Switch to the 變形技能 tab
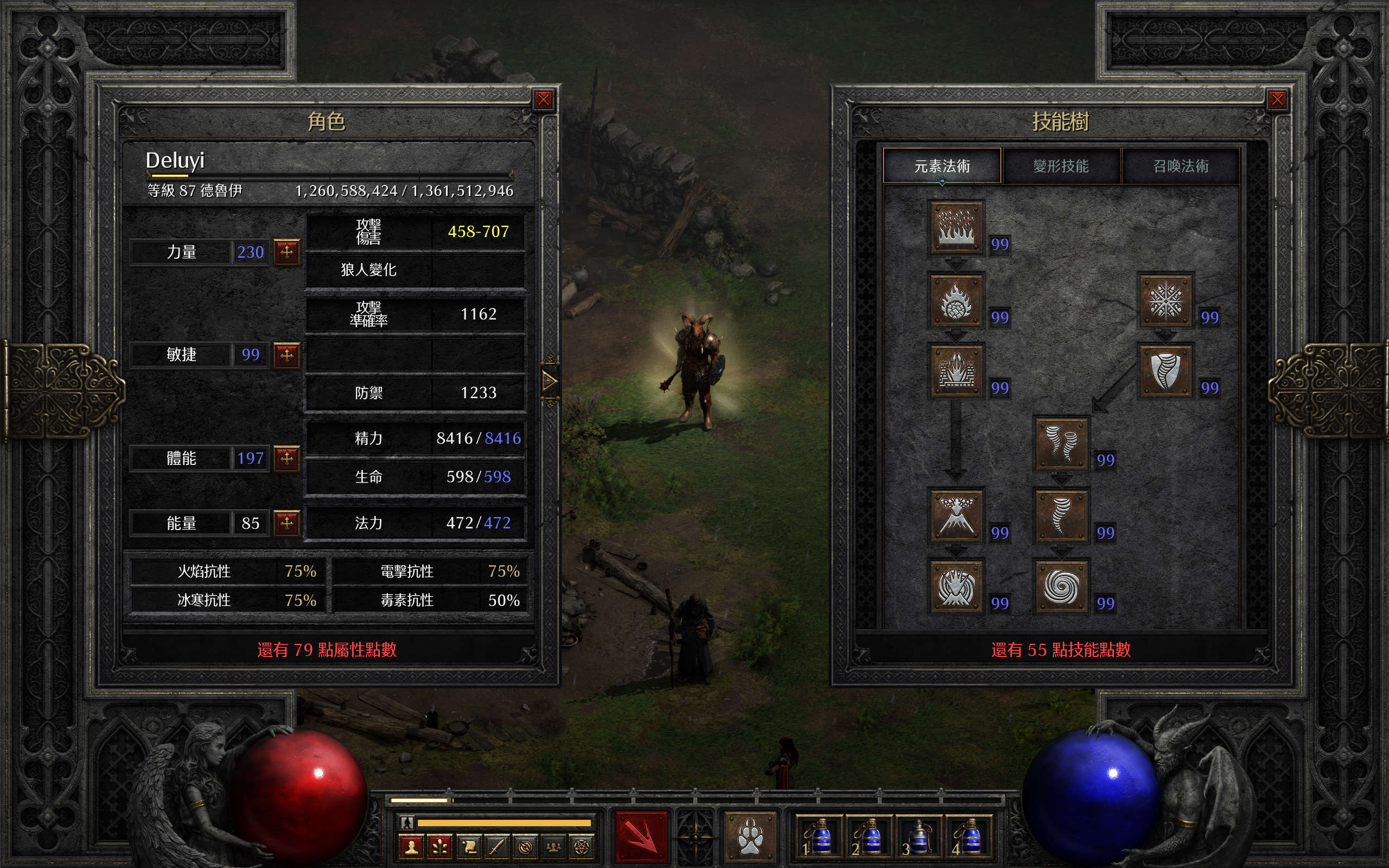This screenshot has width=1389, height=868. (1061, 167)
